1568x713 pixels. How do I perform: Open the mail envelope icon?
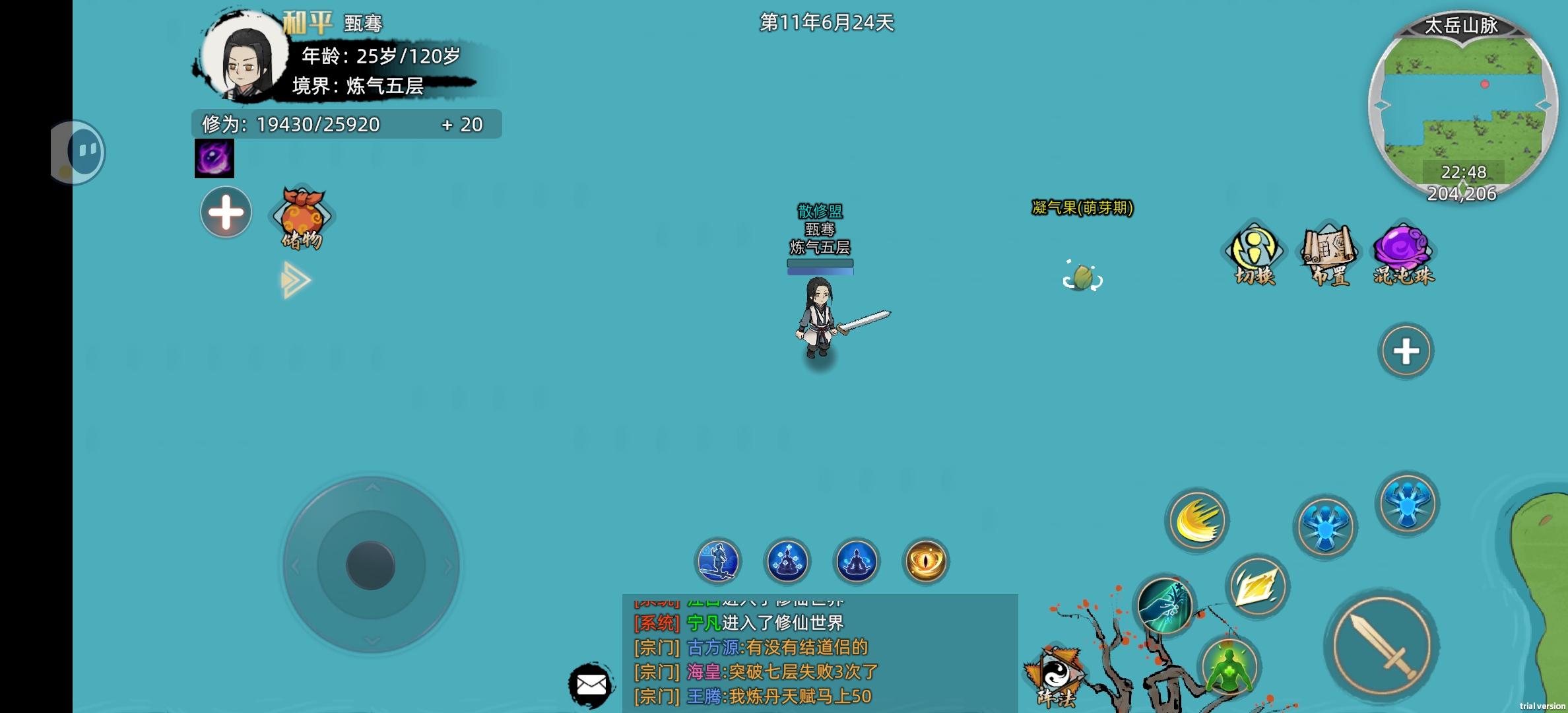coord(592,685)
